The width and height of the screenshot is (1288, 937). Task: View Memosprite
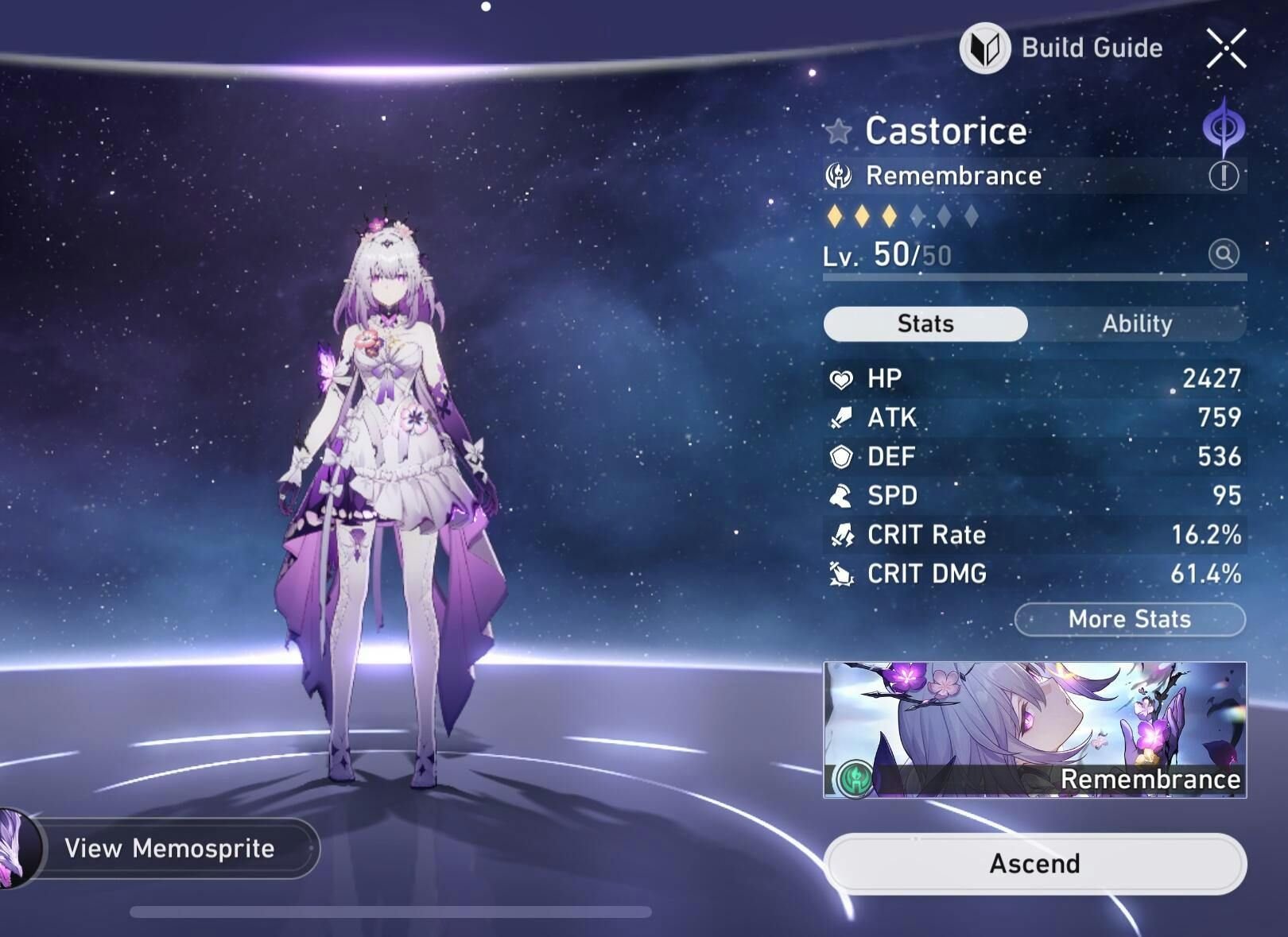[169, 848]
